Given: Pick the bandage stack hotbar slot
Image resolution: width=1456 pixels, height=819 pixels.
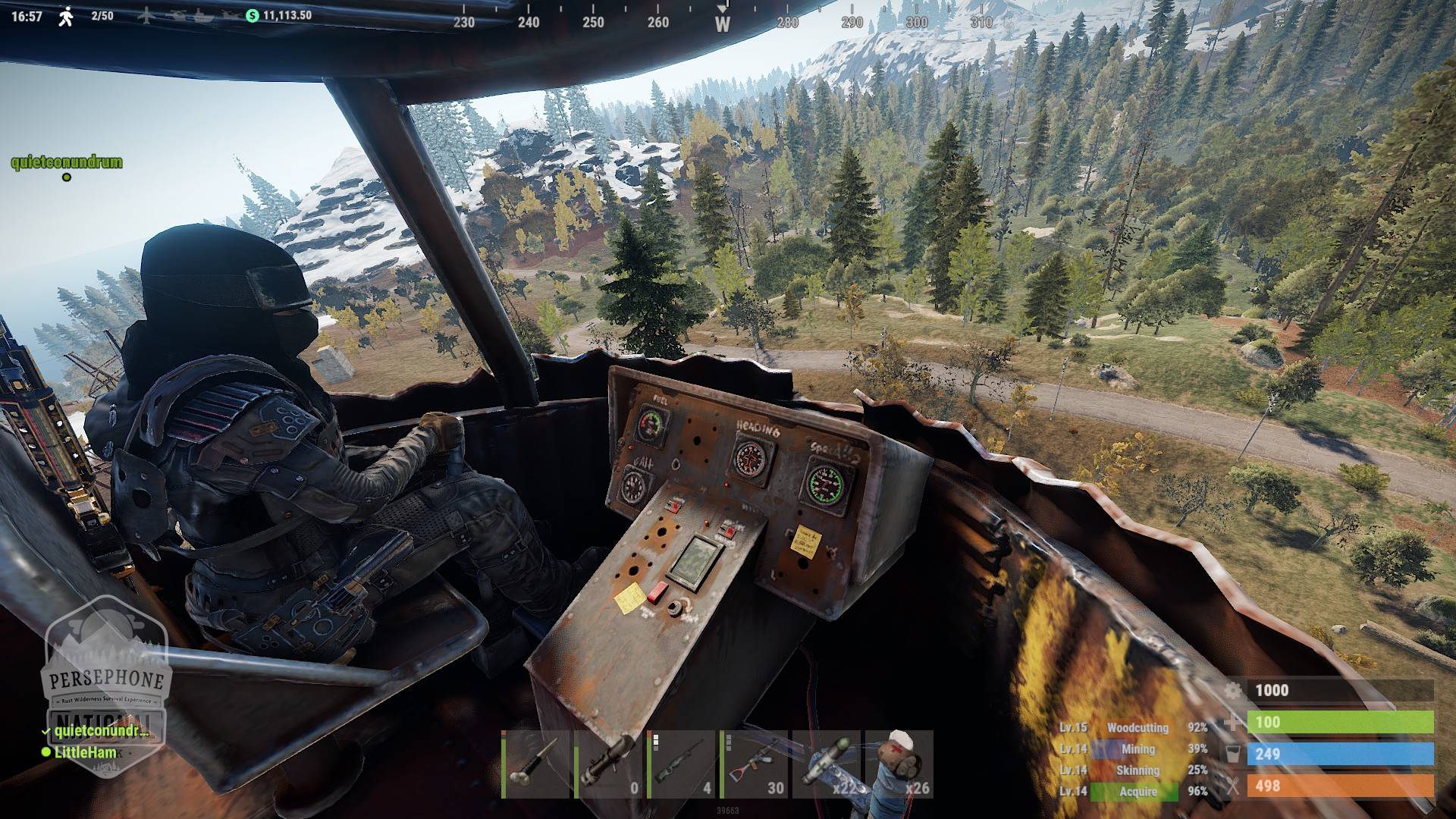Looking at the screenshot, I should [x=899, y=764].
